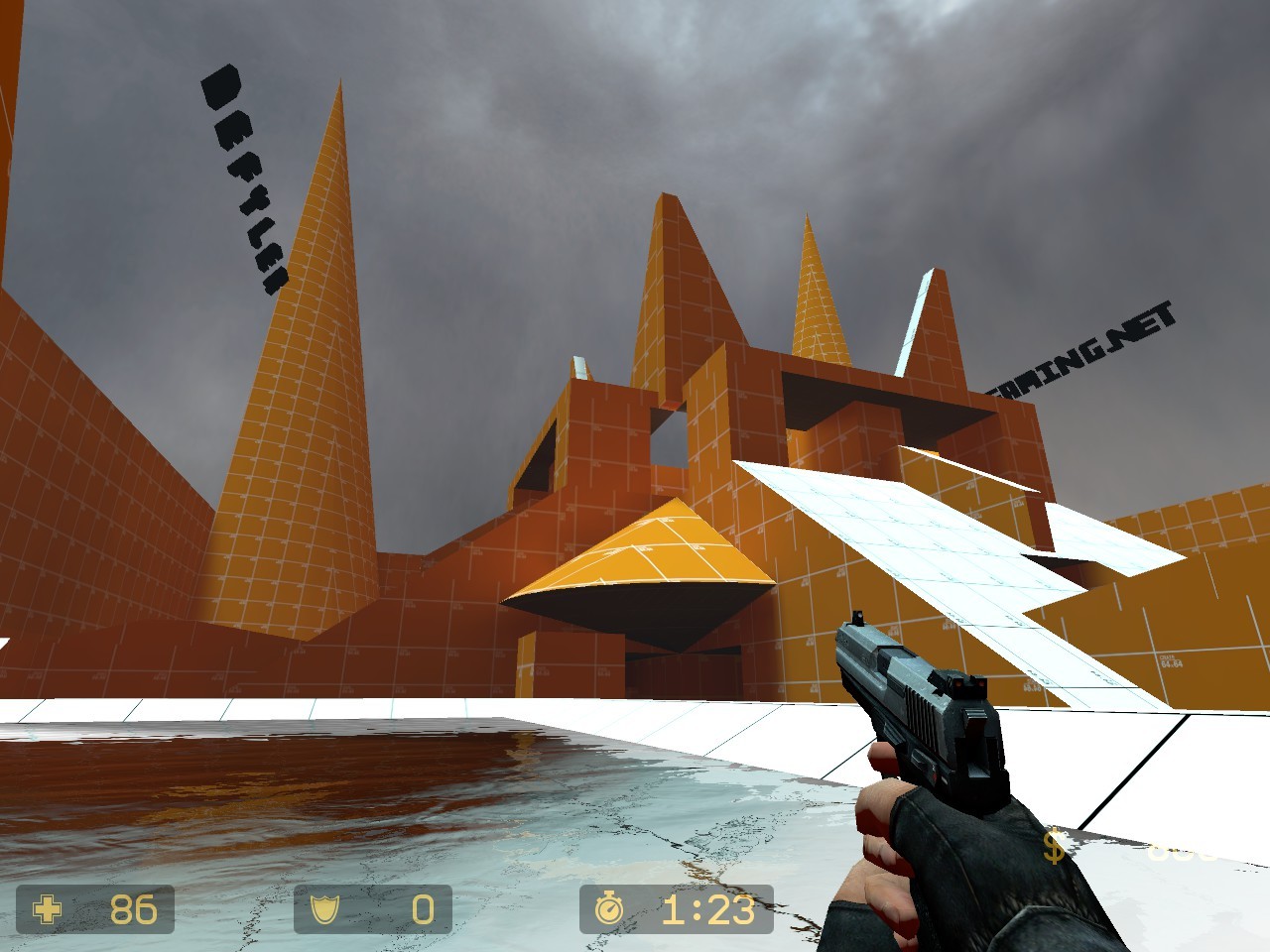The image size is (1270, 952).
Task: Click the health cross icon
Action: (48, 907)
